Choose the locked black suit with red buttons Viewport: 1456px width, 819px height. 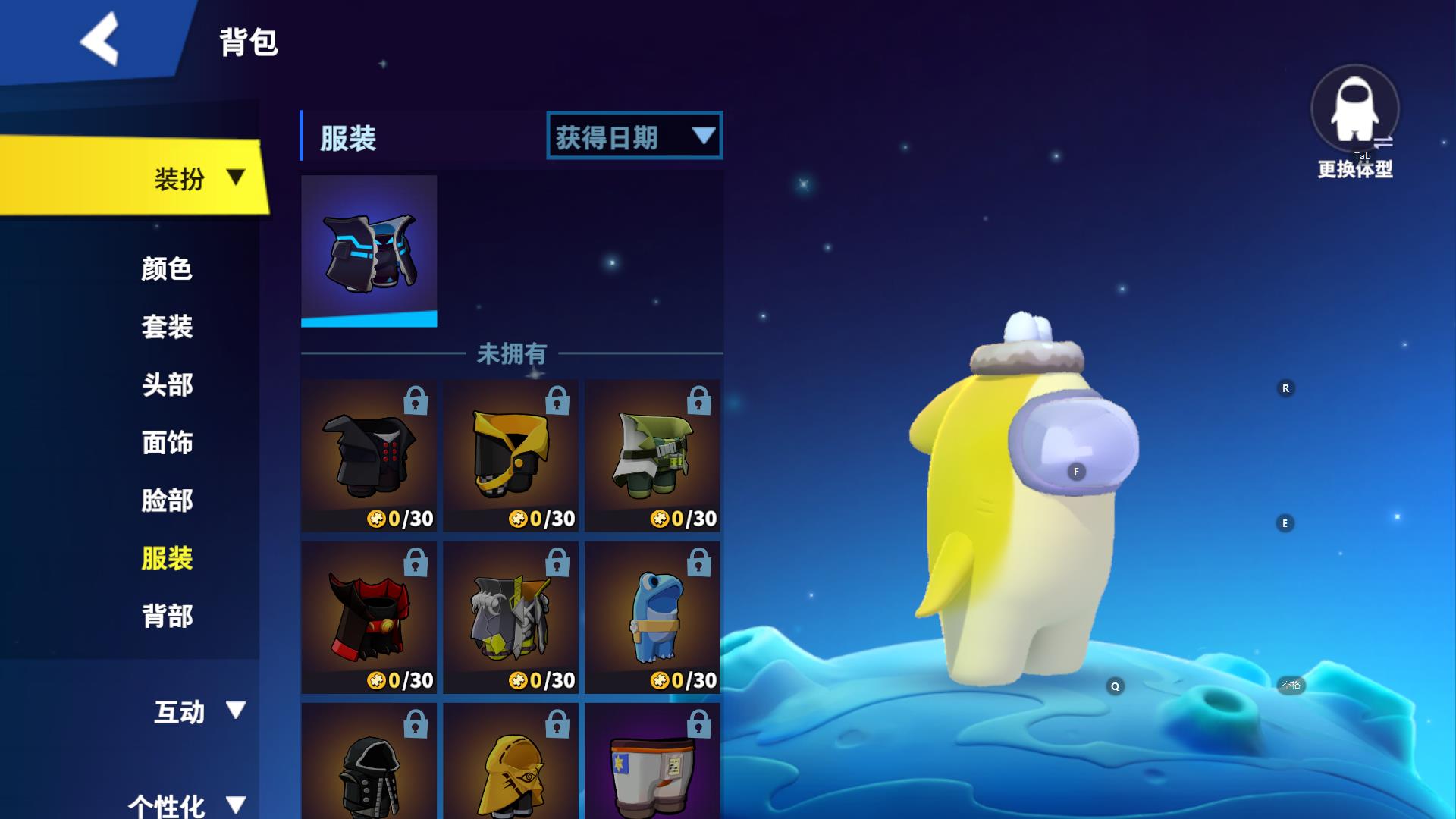coord(369,455)
